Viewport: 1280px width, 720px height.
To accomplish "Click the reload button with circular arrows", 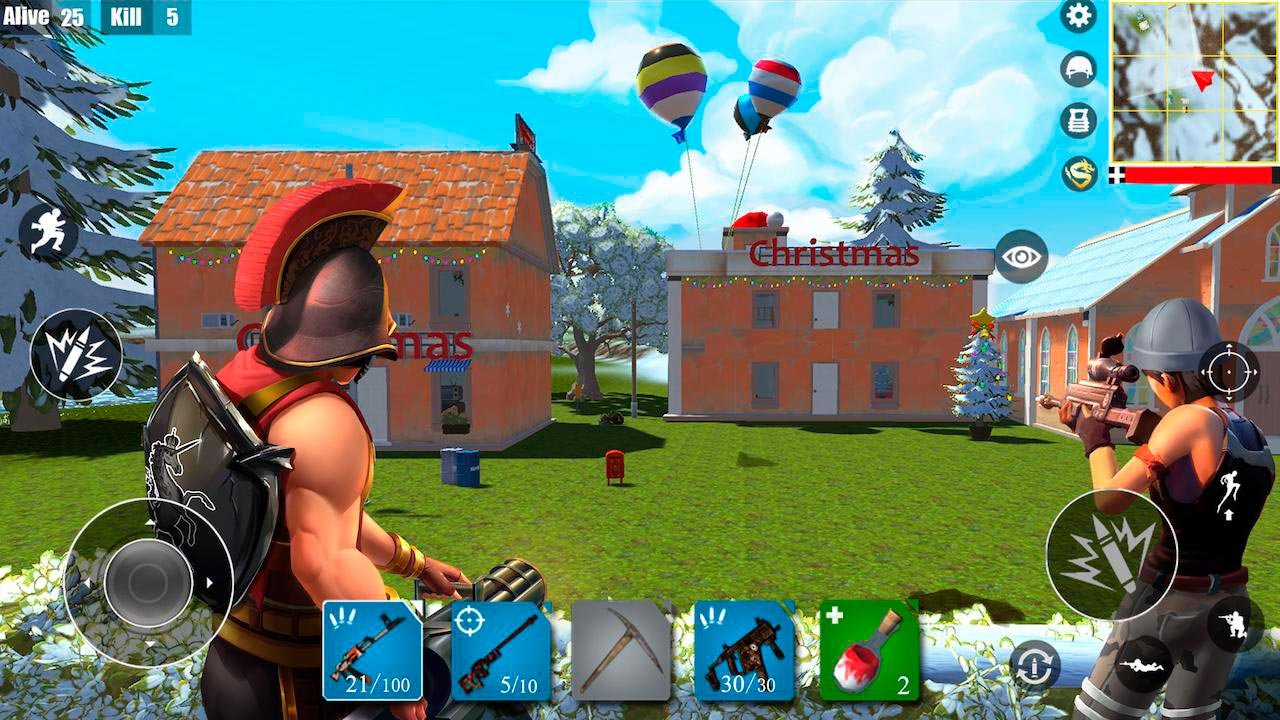I will tap(1034, 665).
